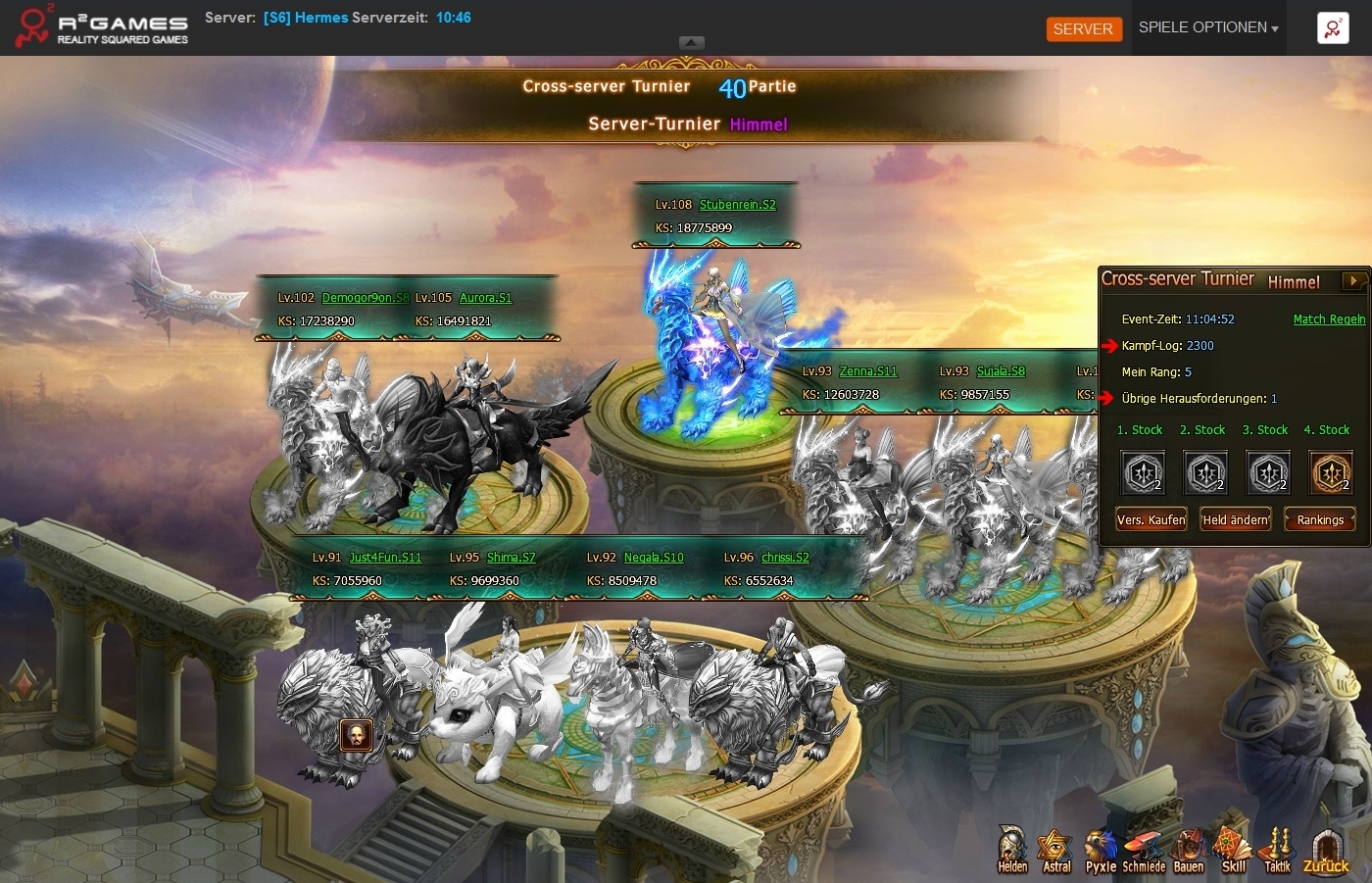Select opponent Just4Fun.S11's name
Viewport: 1372px width, 883px height.
pyautogui.click(x=385, y=558)
